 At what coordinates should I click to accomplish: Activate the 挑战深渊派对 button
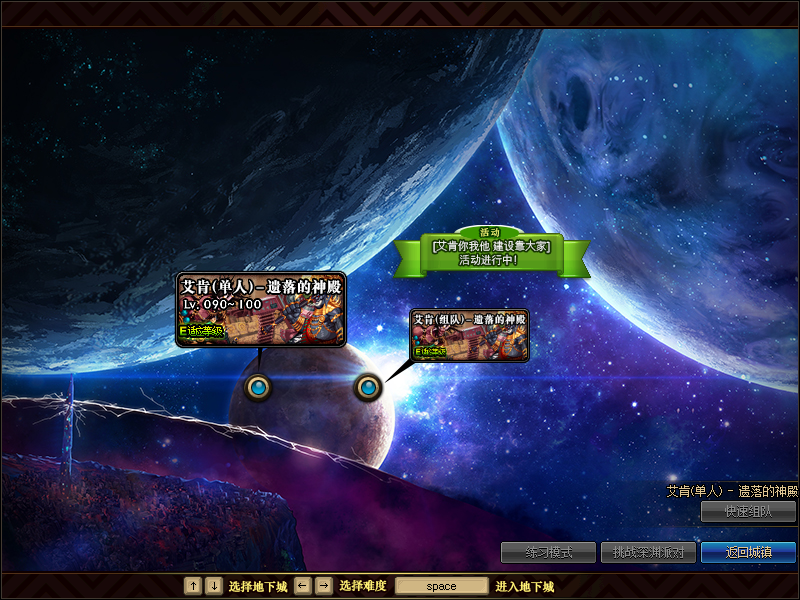647,552
